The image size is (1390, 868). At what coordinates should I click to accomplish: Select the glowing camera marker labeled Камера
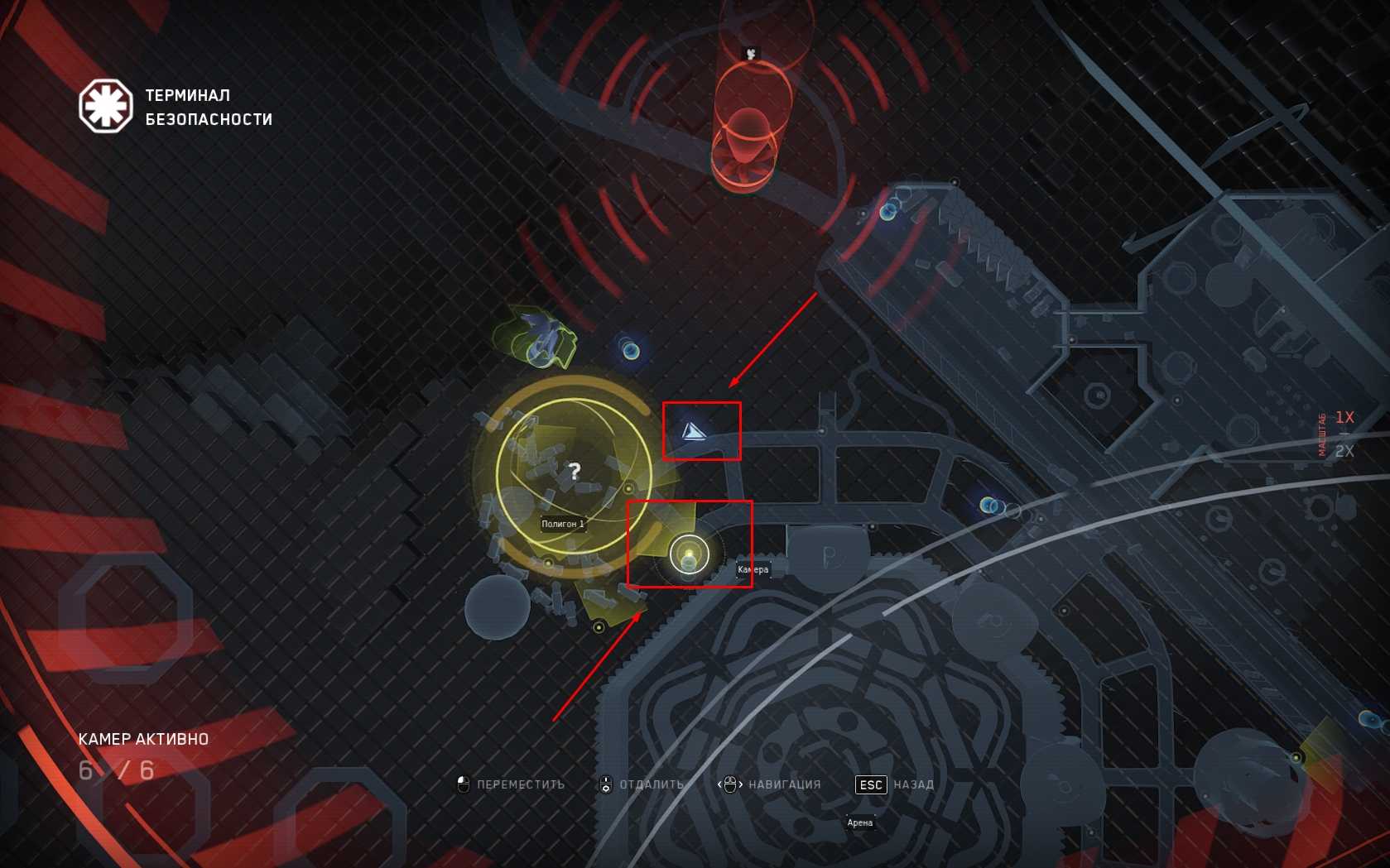pyautogui.click(x=689, y=554)
